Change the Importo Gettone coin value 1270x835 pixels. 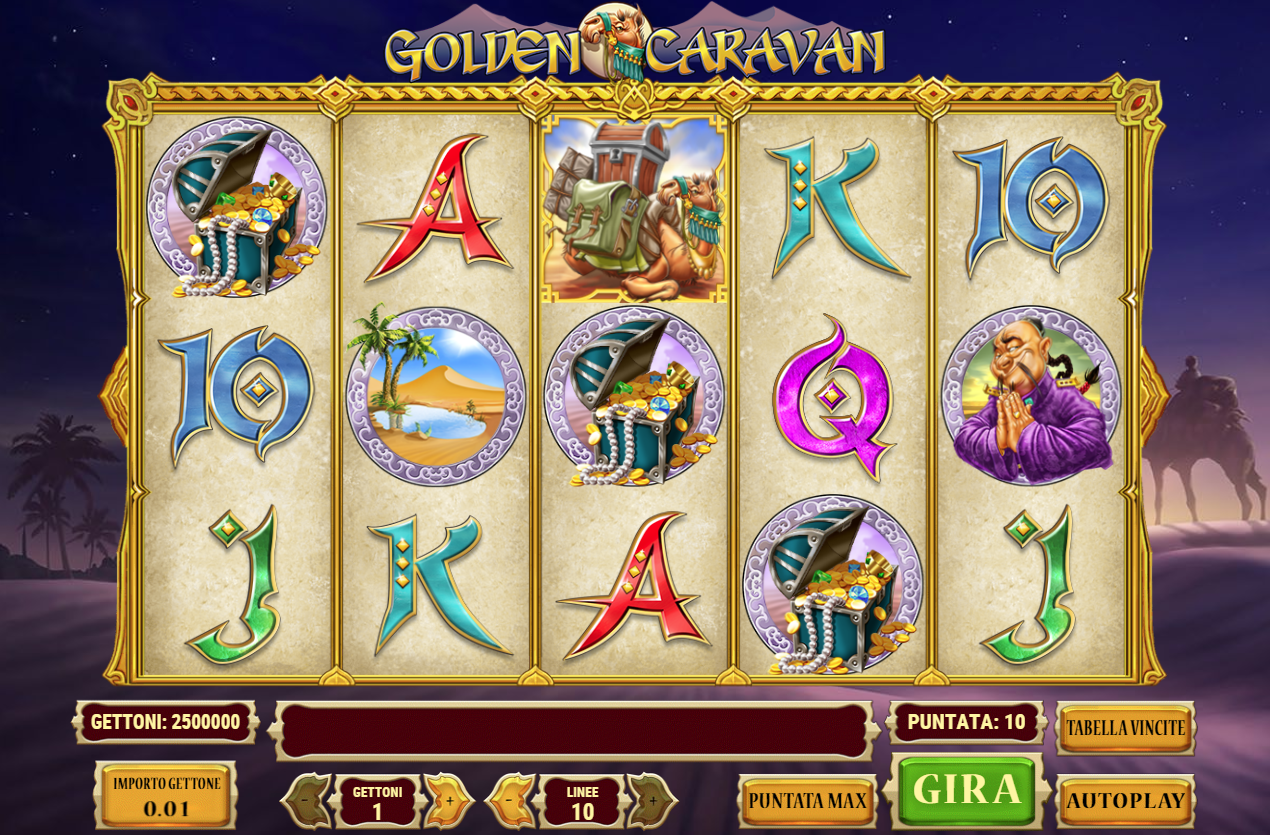pyautogui.click(x=166, y=796)
